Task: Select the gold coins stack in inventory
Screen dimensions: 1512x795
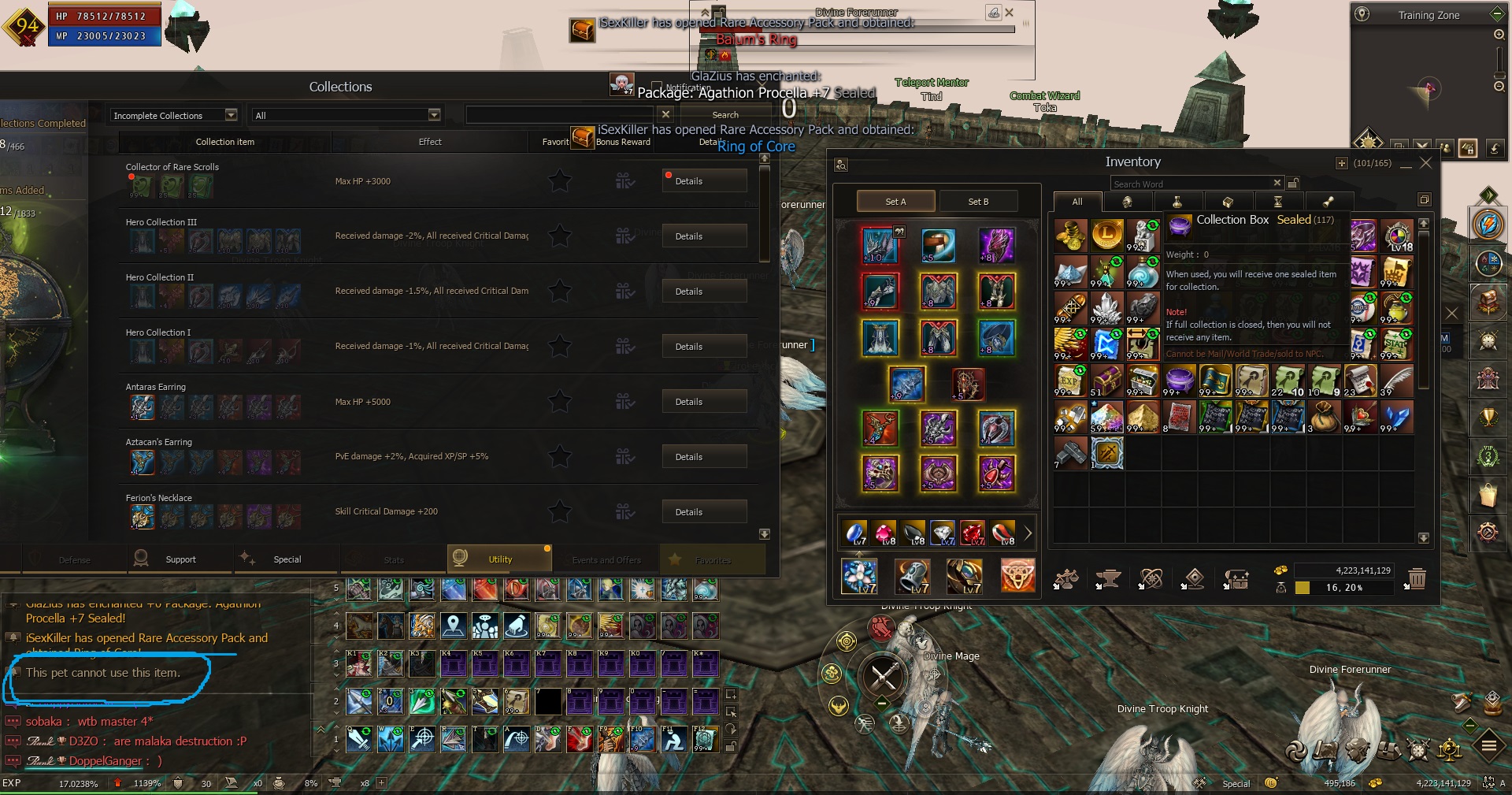Action: pos(1070,235)
